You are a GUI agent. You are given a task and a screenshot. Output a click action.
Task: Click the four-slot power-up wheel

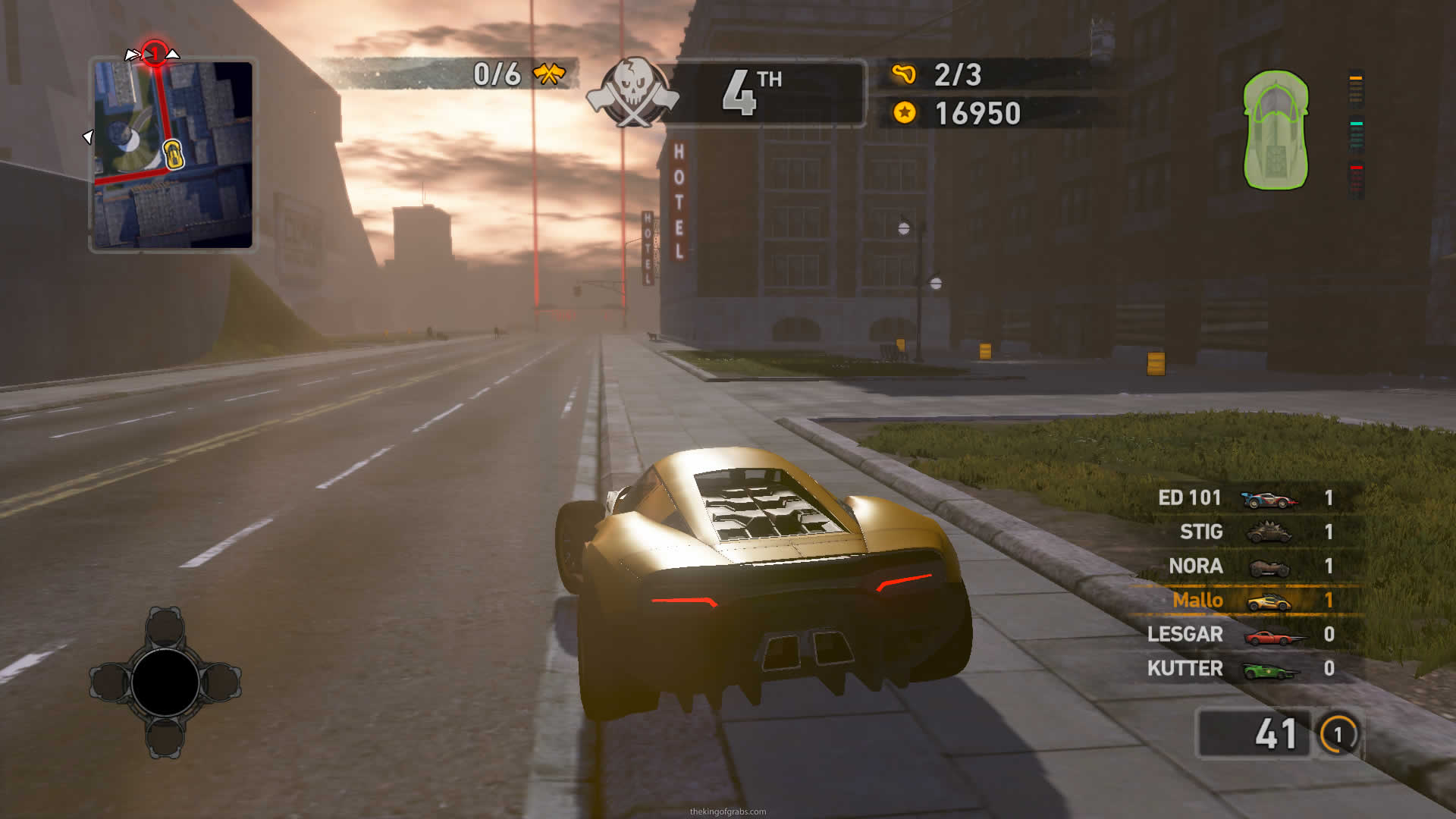[165, 682]
